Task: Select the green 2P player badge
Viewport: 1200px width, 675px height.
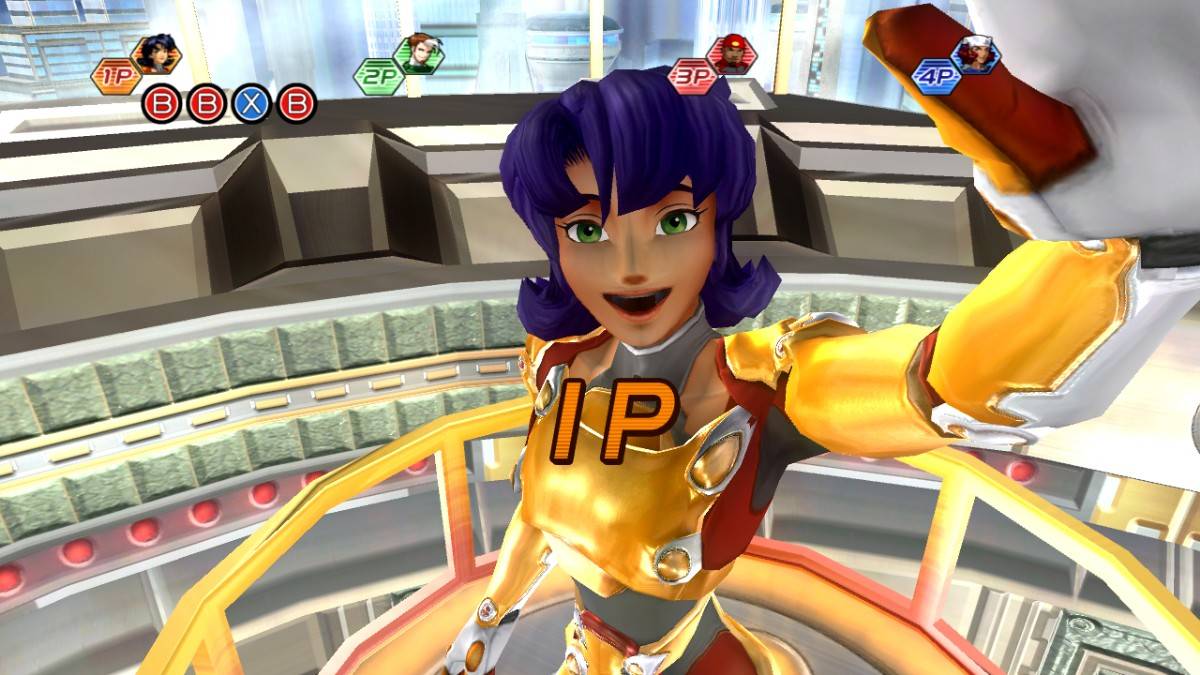Action: [x=379, y=76]
